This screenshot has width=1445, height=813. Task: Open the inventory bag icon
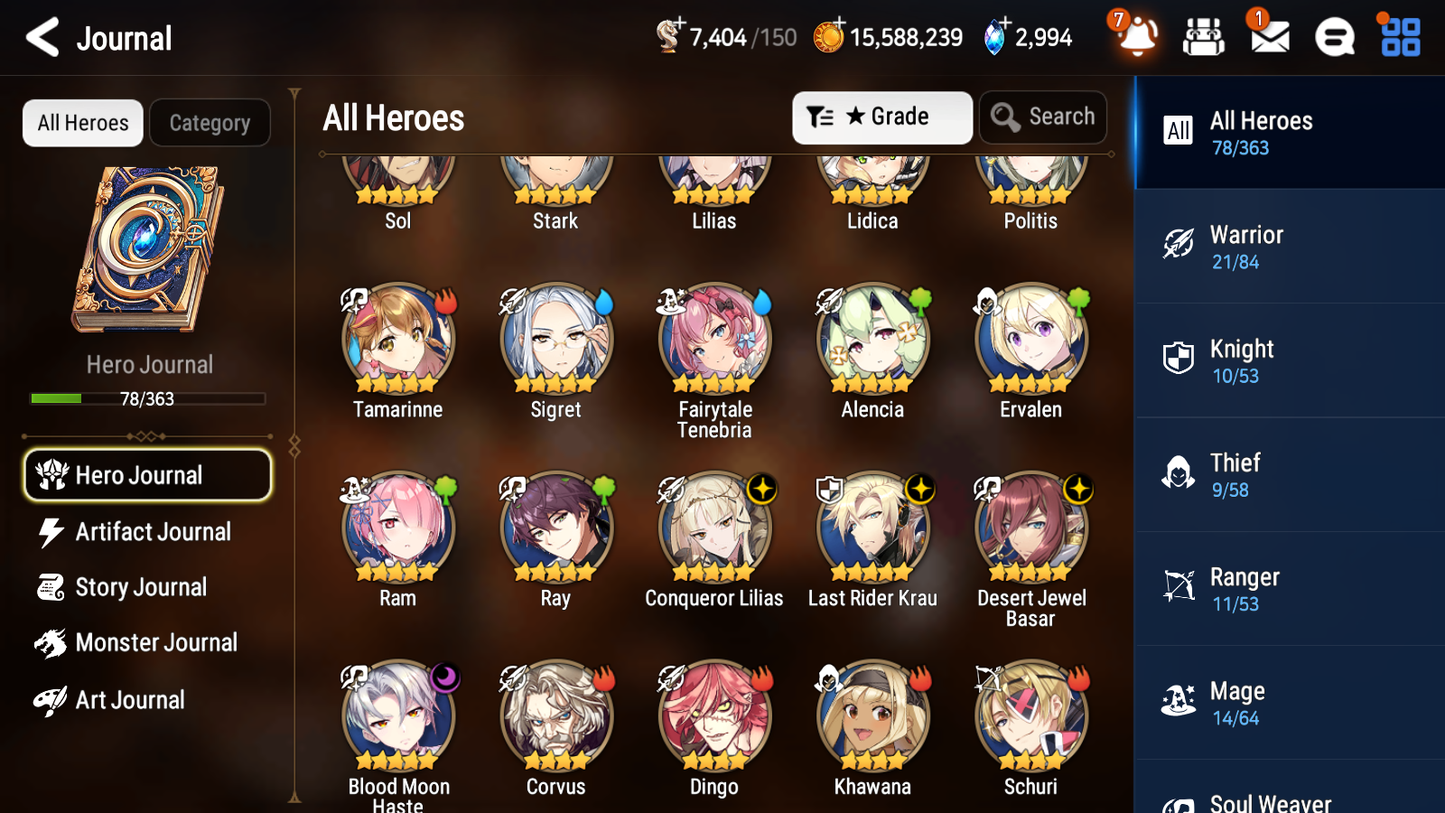click(x=1202, y=36)
